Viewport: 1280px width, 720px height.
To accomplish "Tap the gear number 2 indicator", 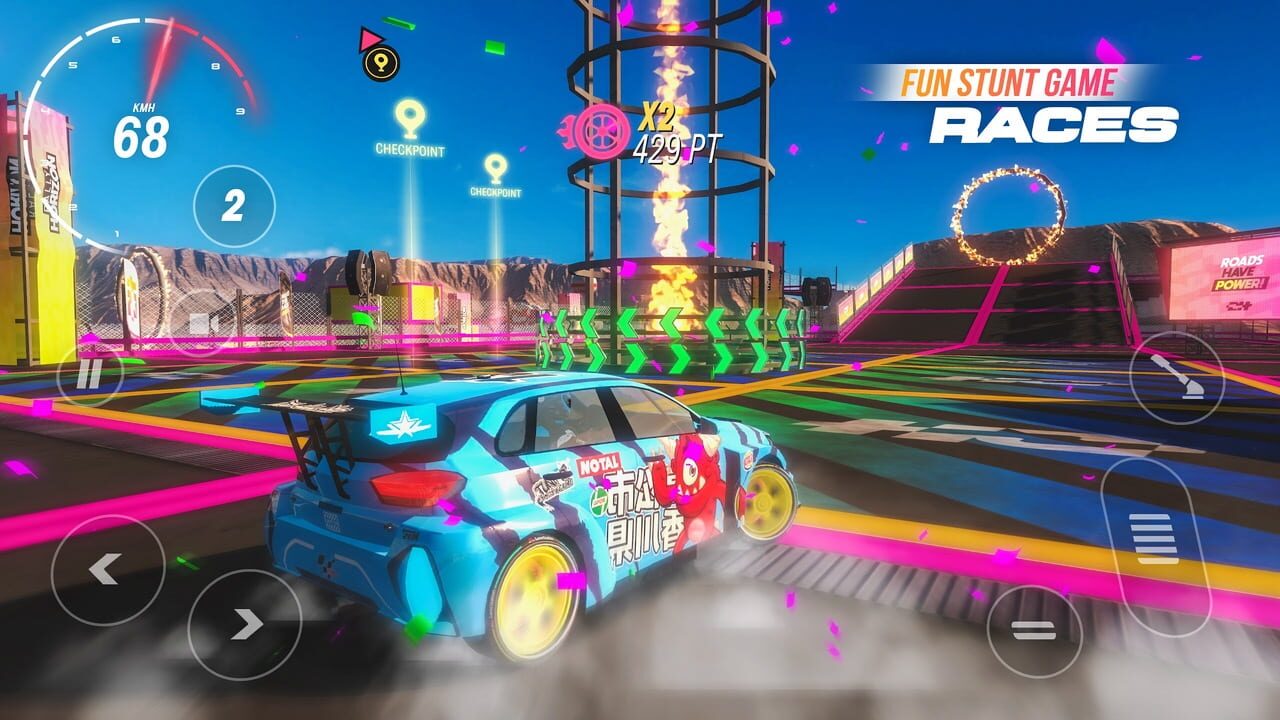I will (233, 203).
